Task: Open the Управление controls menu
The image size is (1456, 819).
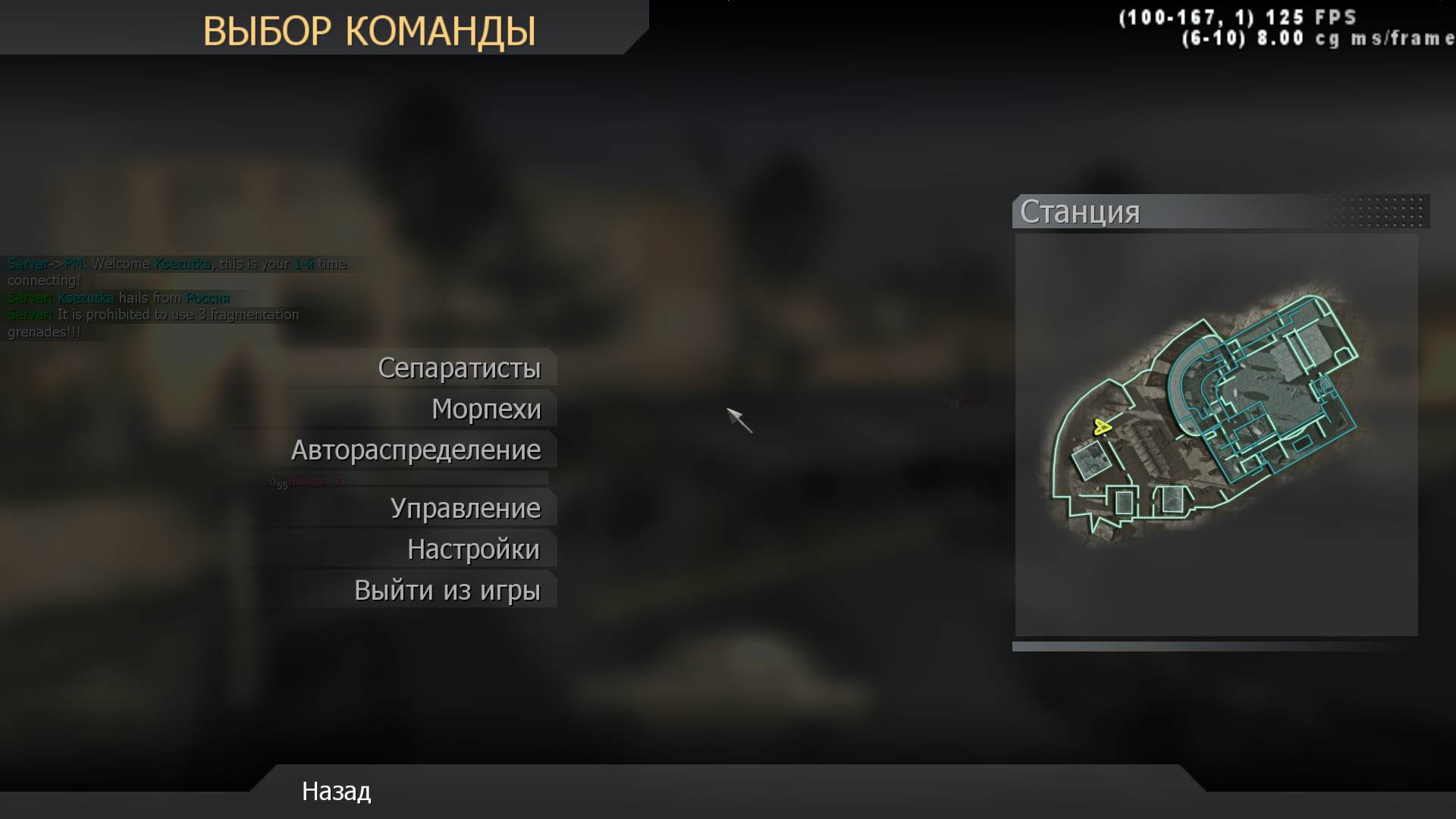Action: click(466, 508)
